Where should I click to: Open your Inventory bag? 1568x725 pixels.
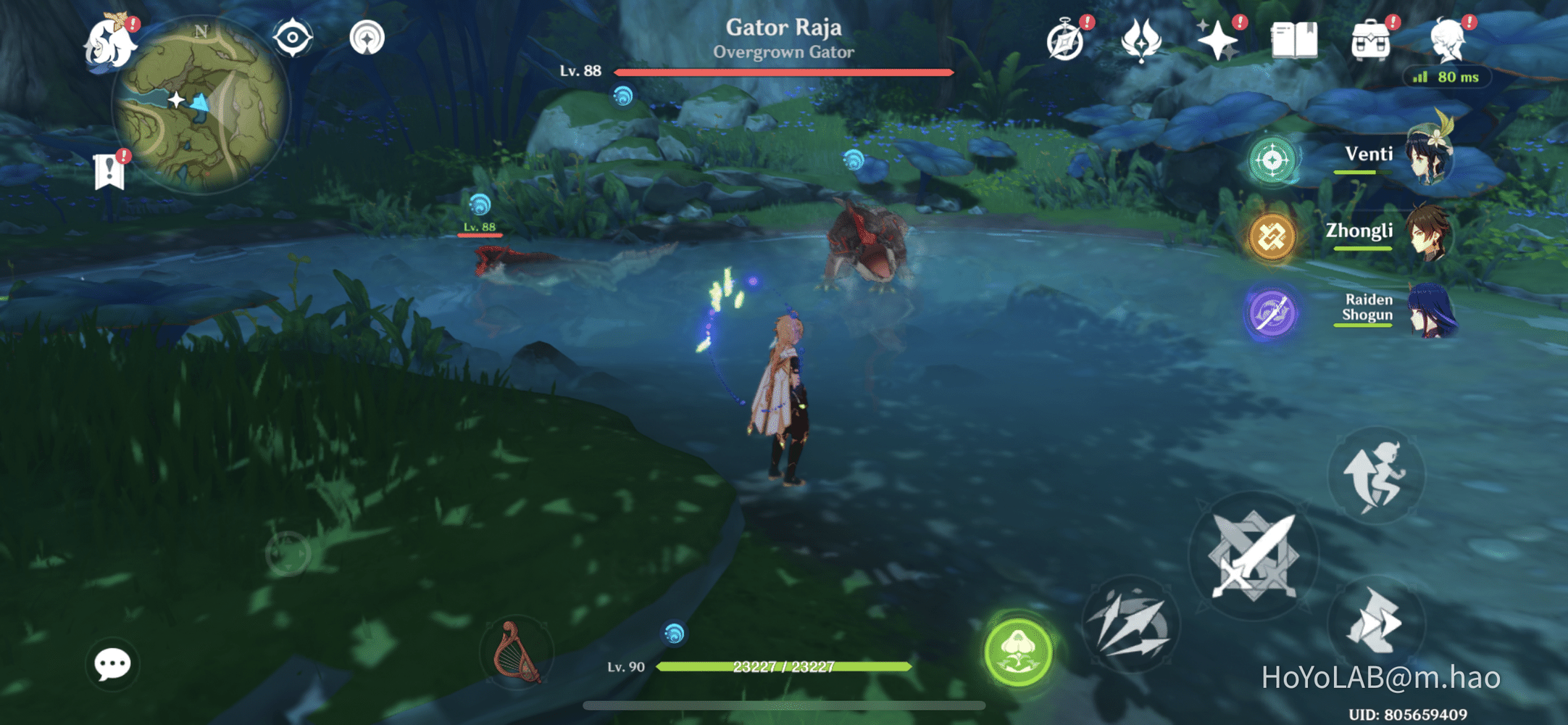(x=1369, y=40)
